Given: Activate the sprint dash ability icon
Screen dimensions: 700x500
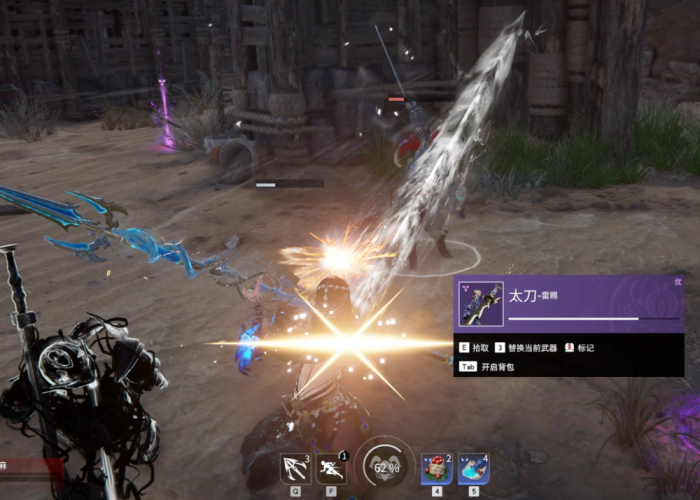Looking at the screenshot, I should (331, 468).
